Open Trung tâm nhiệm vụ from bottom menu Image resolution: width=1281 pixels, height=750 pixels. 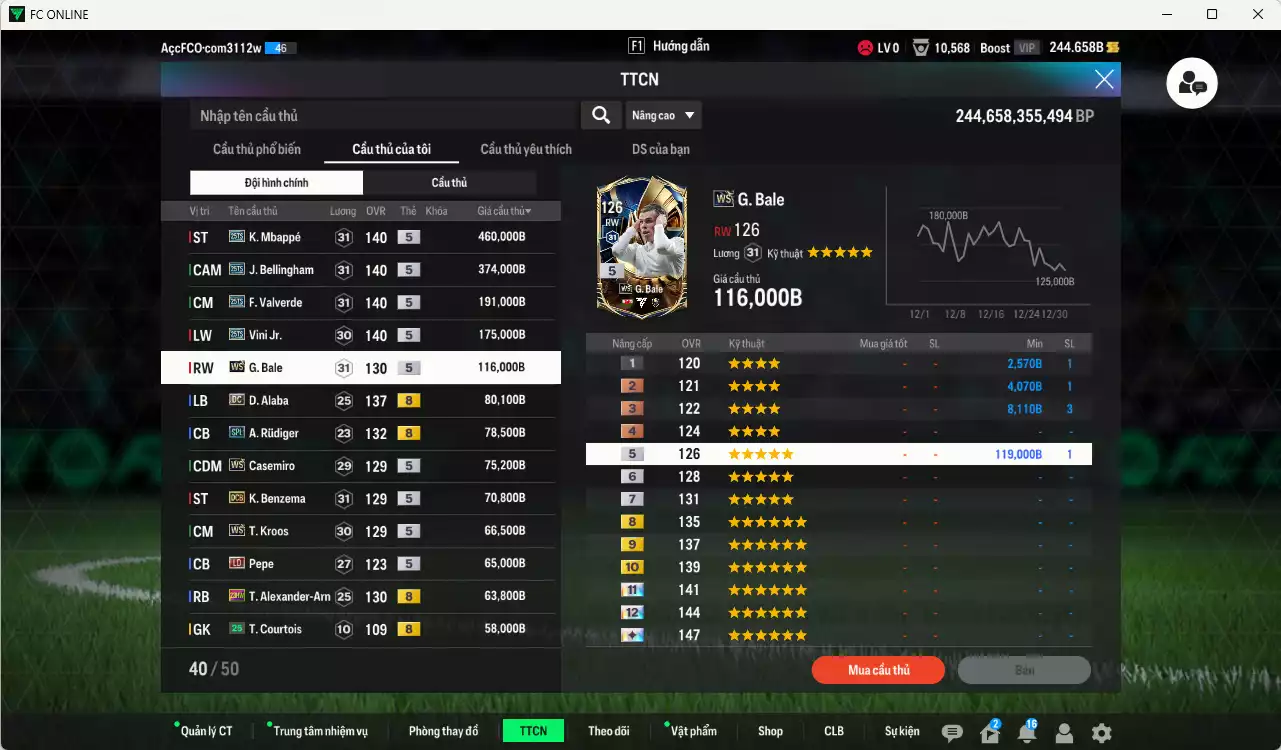point(321,731)
